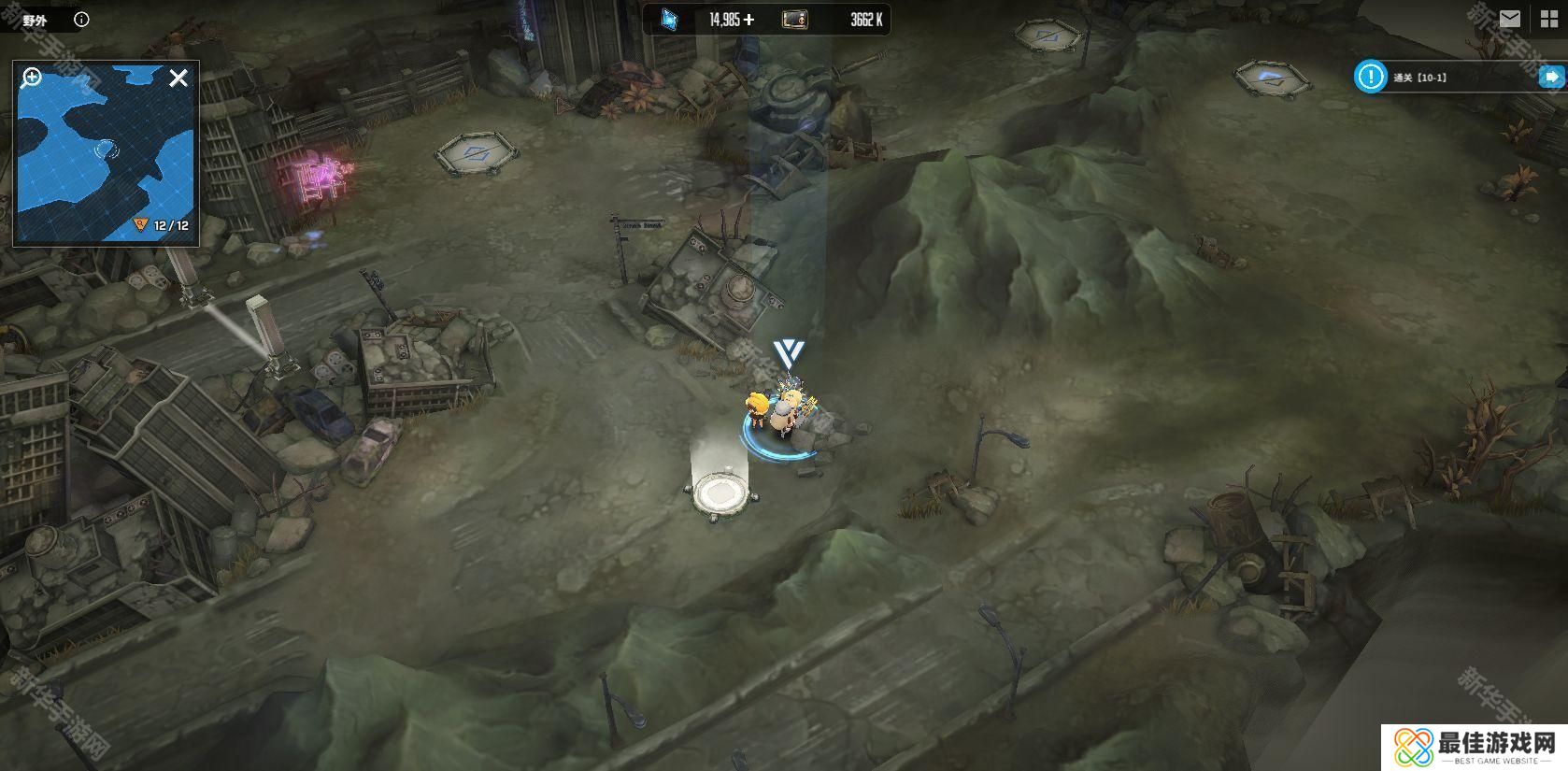Image resolution: width=1568 pixels, height=771 pixels.
Task: Go to the quest using the arrow button
Action: click(1551, 77)
